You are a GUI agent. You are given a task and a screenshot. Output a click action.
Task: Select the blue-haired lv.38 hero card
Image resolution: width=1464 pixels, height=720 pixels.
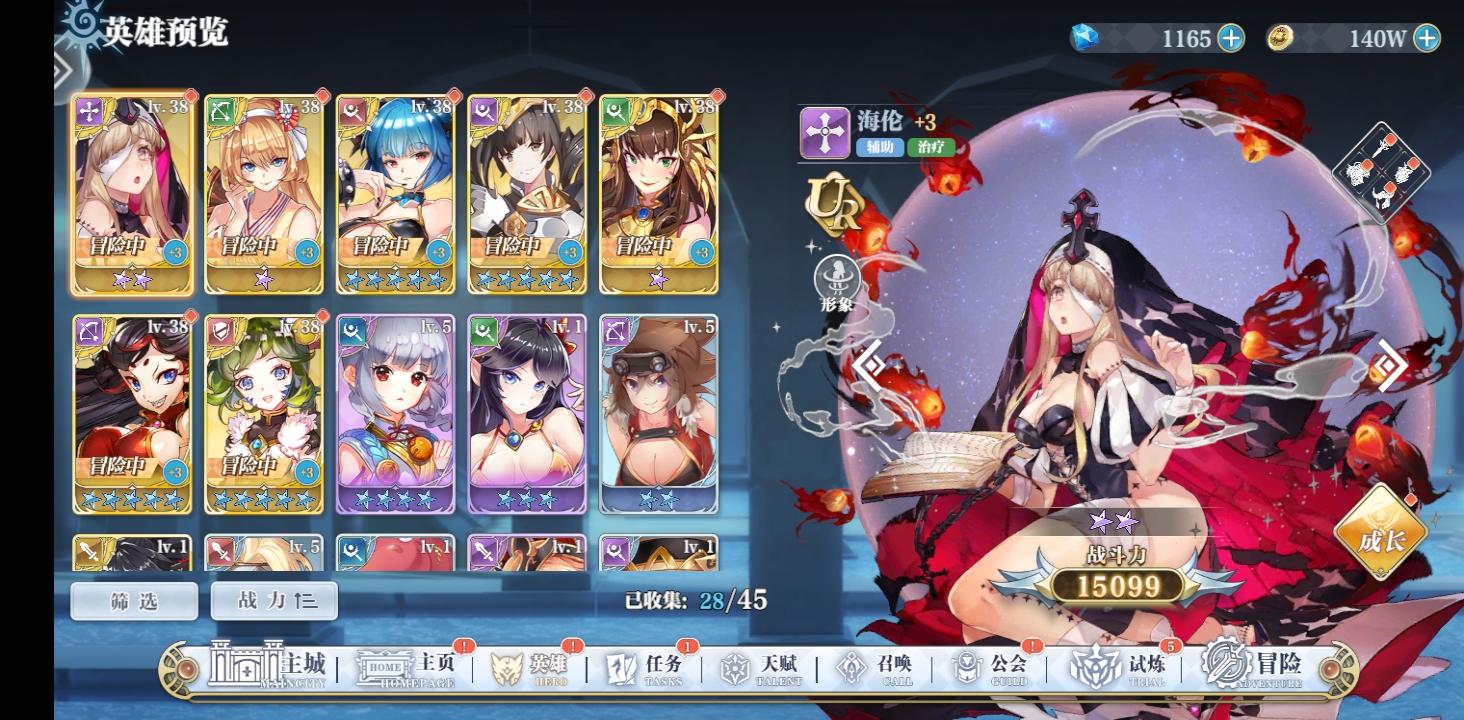[x=394, y=195]
